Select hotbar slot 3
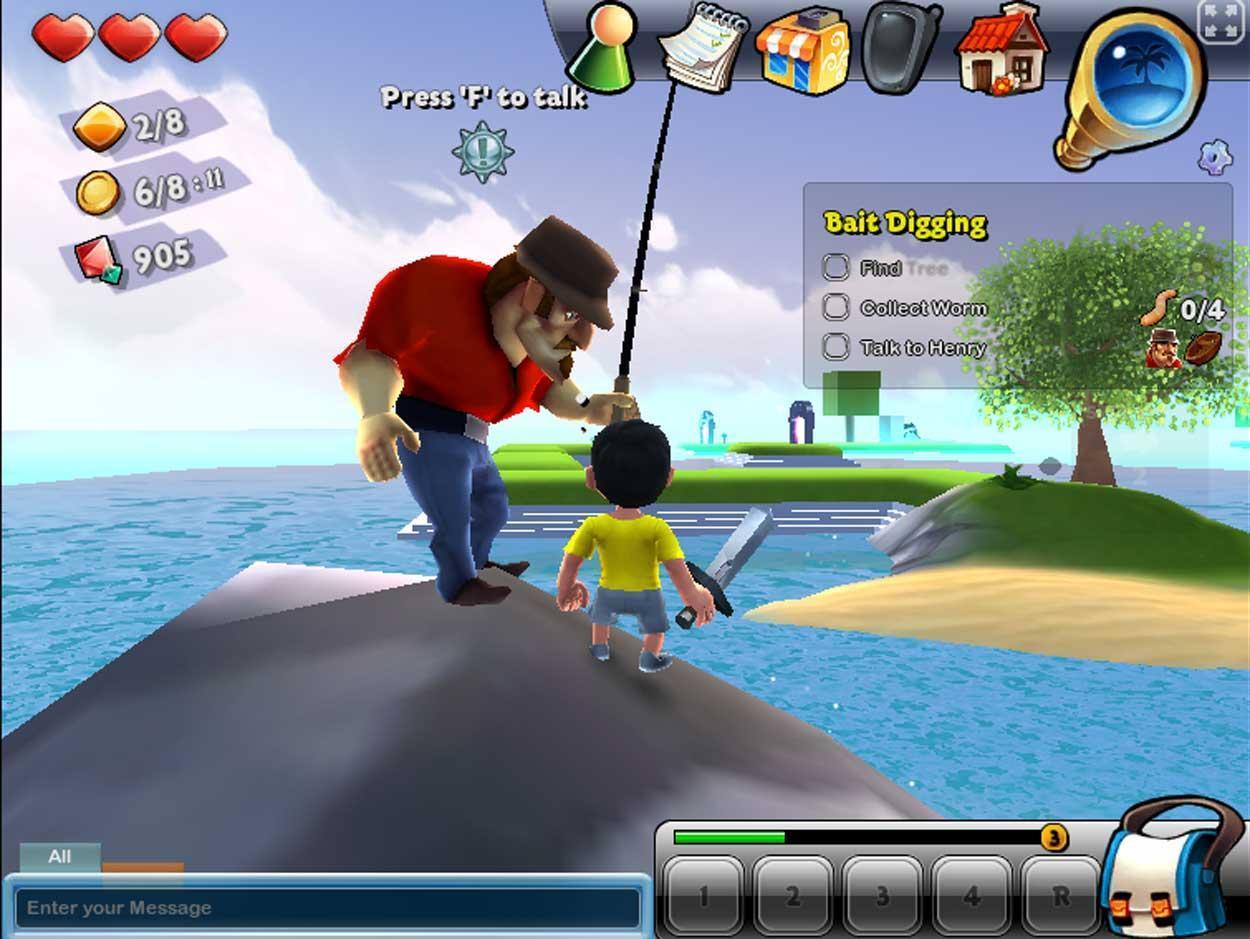 pyautogui.click(x=882, y=895)
